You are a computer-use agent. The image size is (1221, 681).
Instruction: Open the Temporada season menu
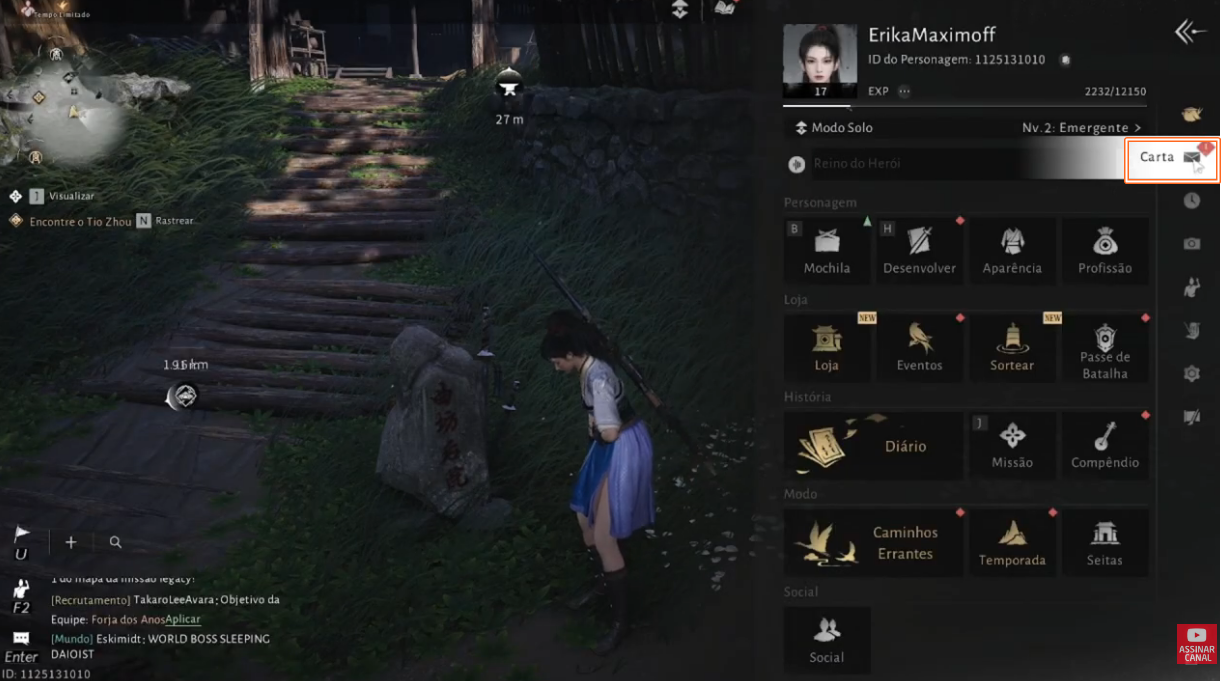[x=1012, y=543]
